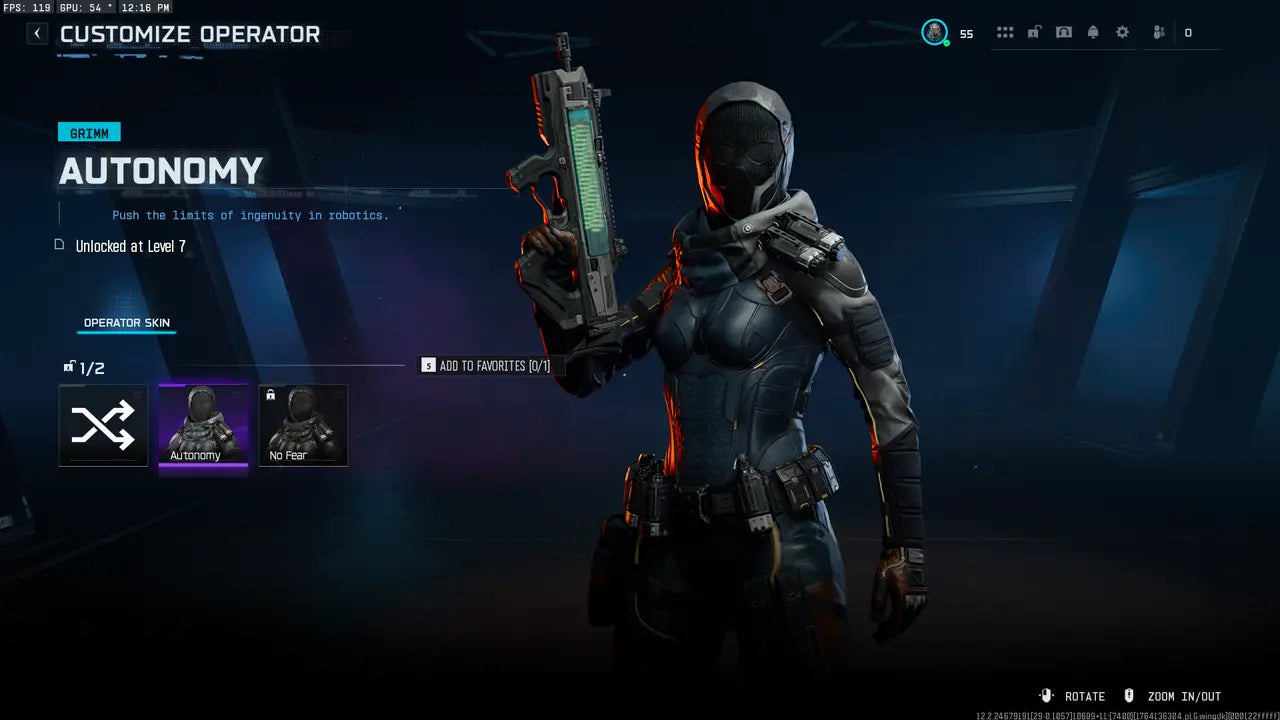Click the level 55 indicator
Screen dimensions: 1280x720
pyautogui.click(x=967, y=33)
